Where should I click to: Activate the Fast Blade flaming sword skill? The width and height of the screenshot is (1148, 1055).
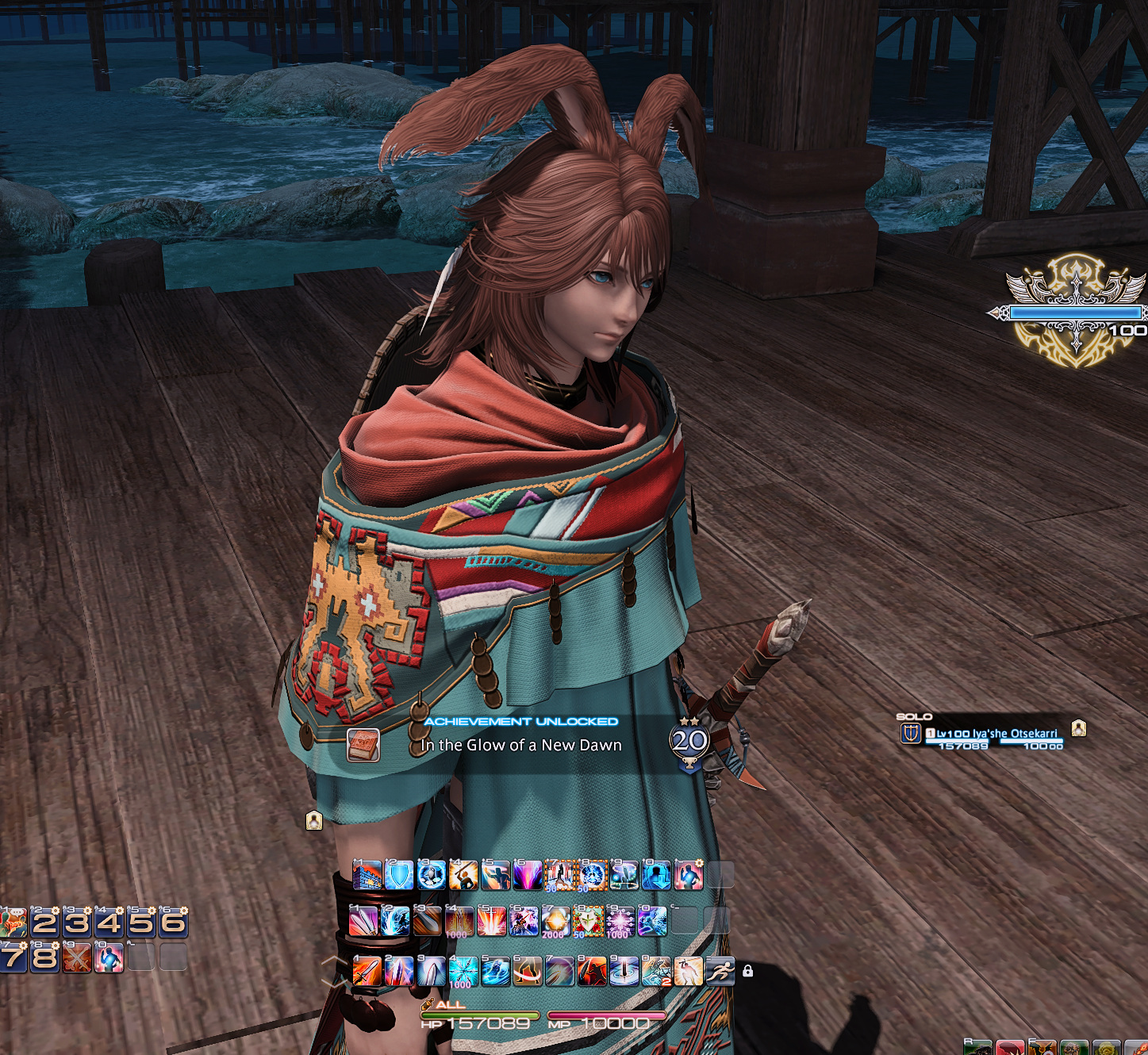(x=367, y=971)
